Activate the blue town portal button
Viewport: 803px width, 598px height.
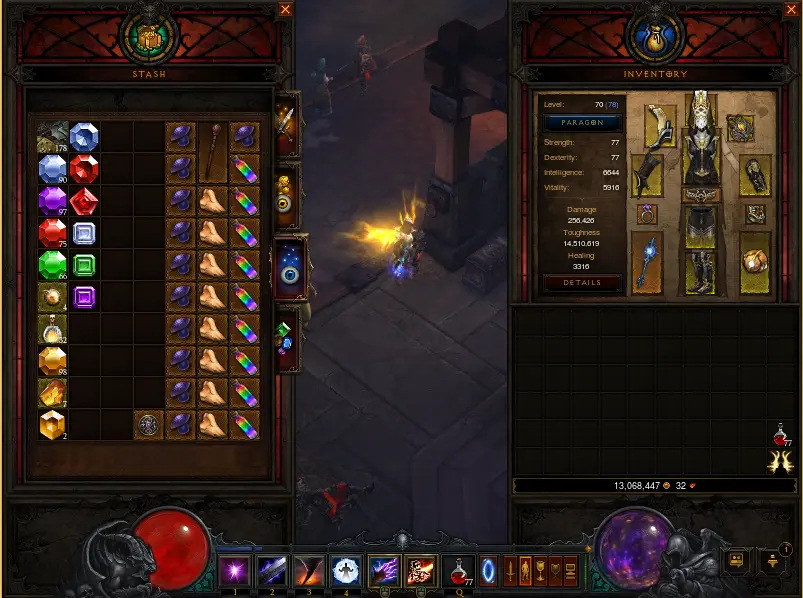point(488,571)
